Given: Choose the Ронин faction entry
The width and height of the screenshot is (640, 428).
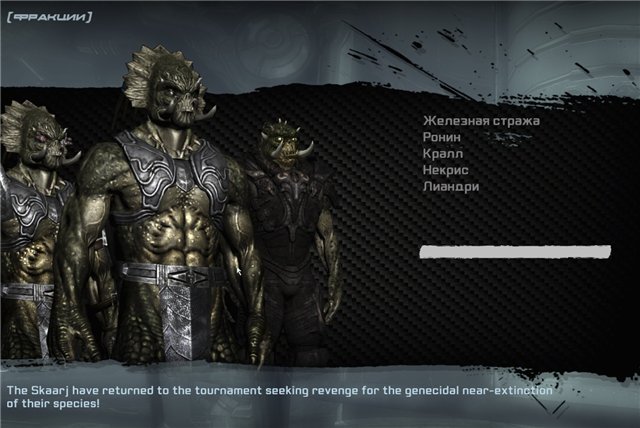Looking at the screenshot, I should click(x=442, y=138).
